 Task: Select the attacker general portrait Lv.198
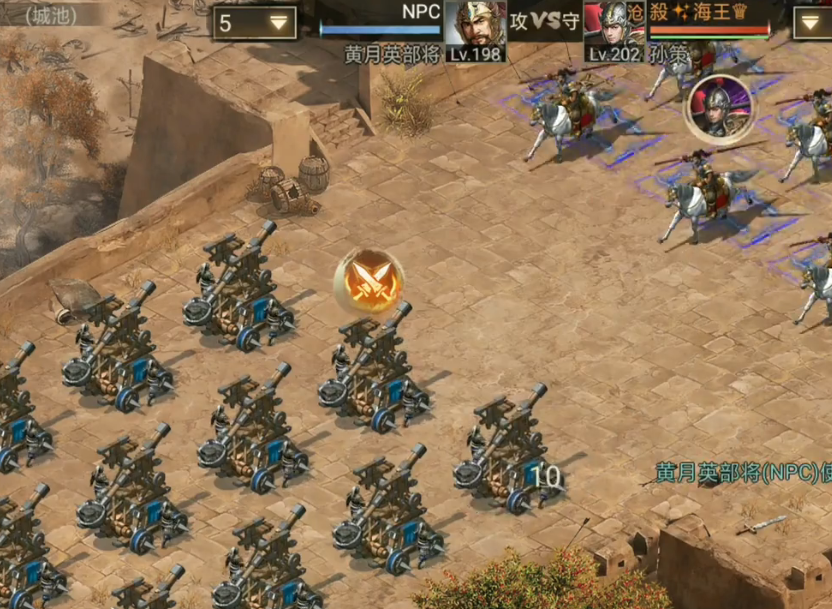[474, 27]
